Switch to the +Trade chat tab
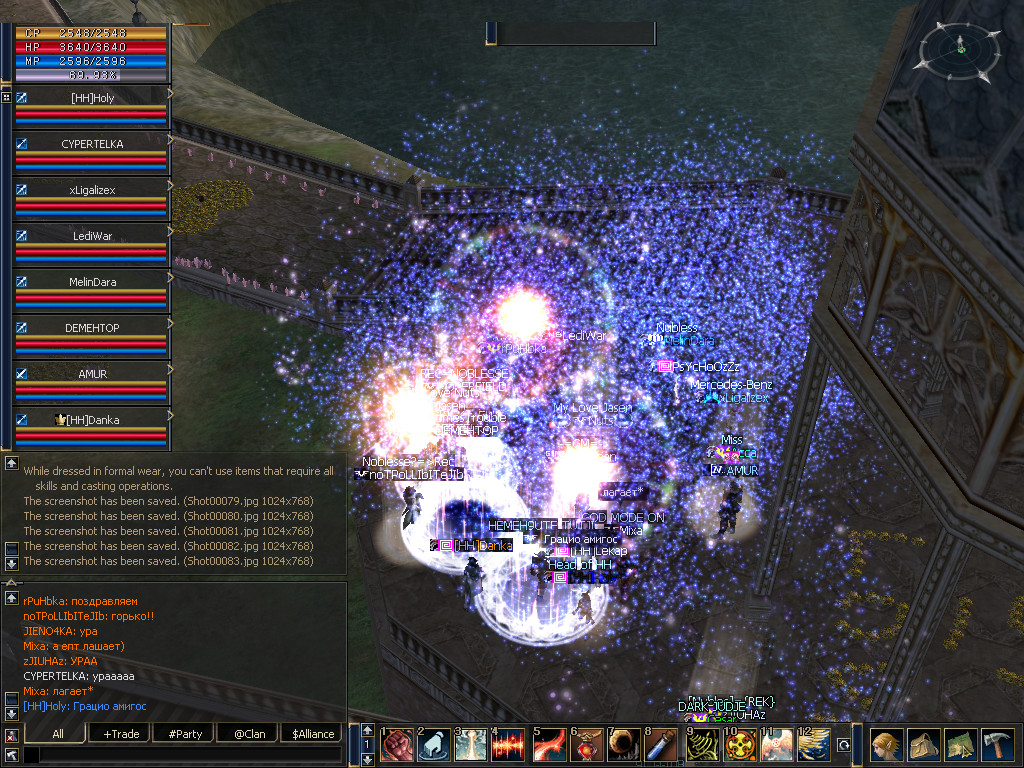This screenshot has width=1024, height=768. click(x=121, y=734)
